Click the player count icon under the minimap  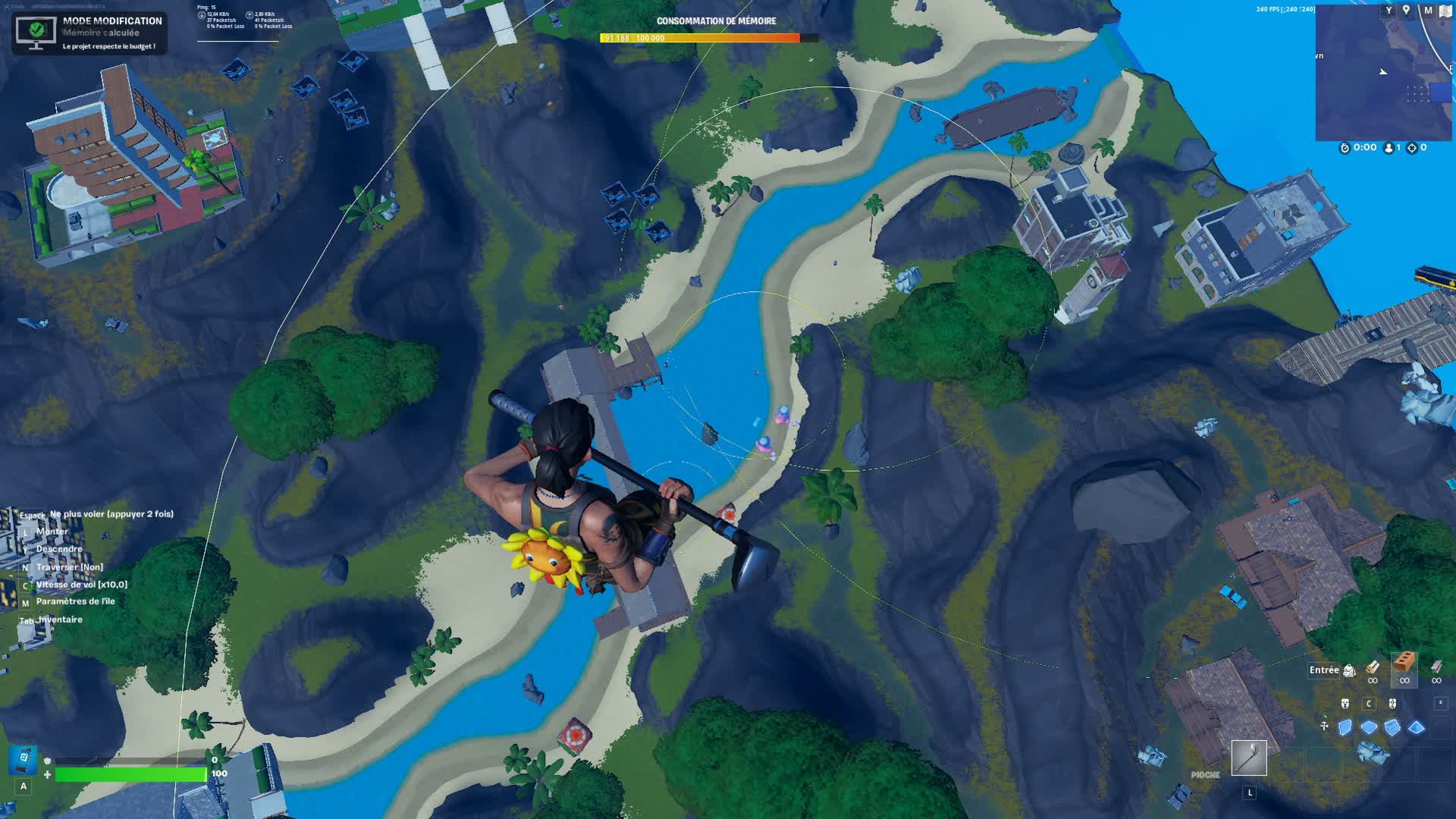click(1388, 147)
